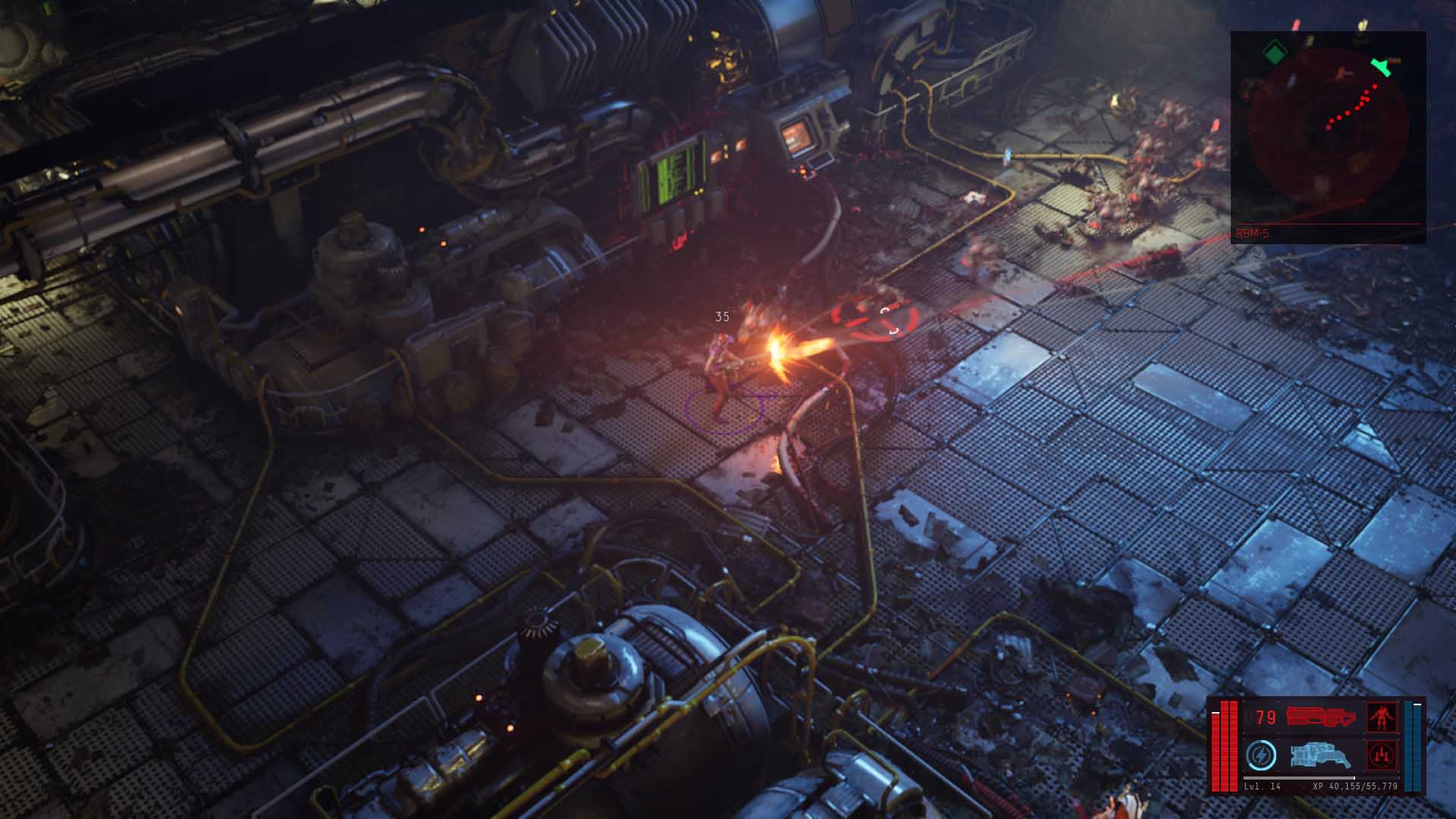The height and width of the screenshot is (819, 1456).
Task: Select the green diamond marker on minimap
Action: click(x=1276, y=53)
